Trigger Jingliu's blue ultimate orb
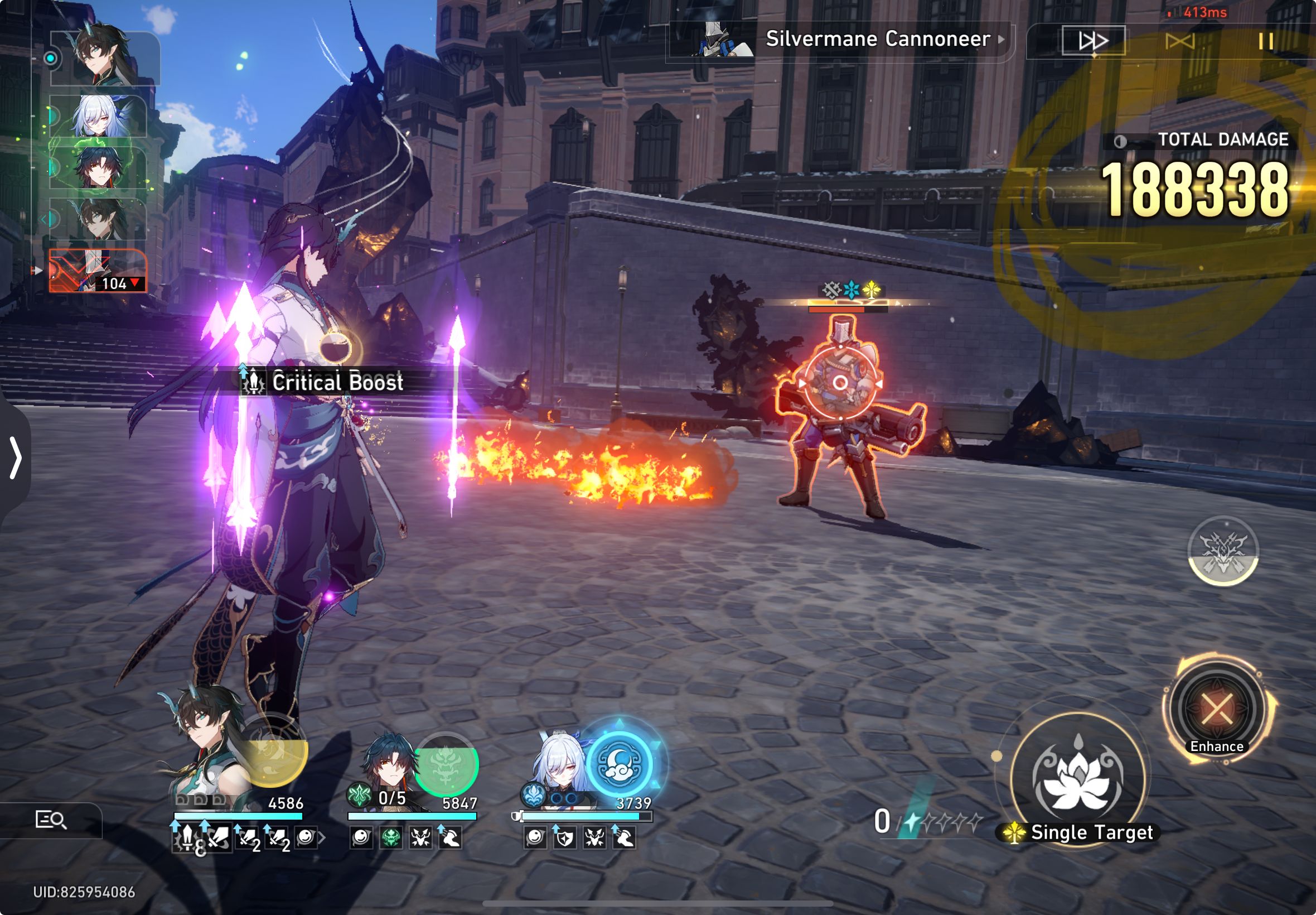The height and width of the screenshot is (915, 1316). [620, 764]
